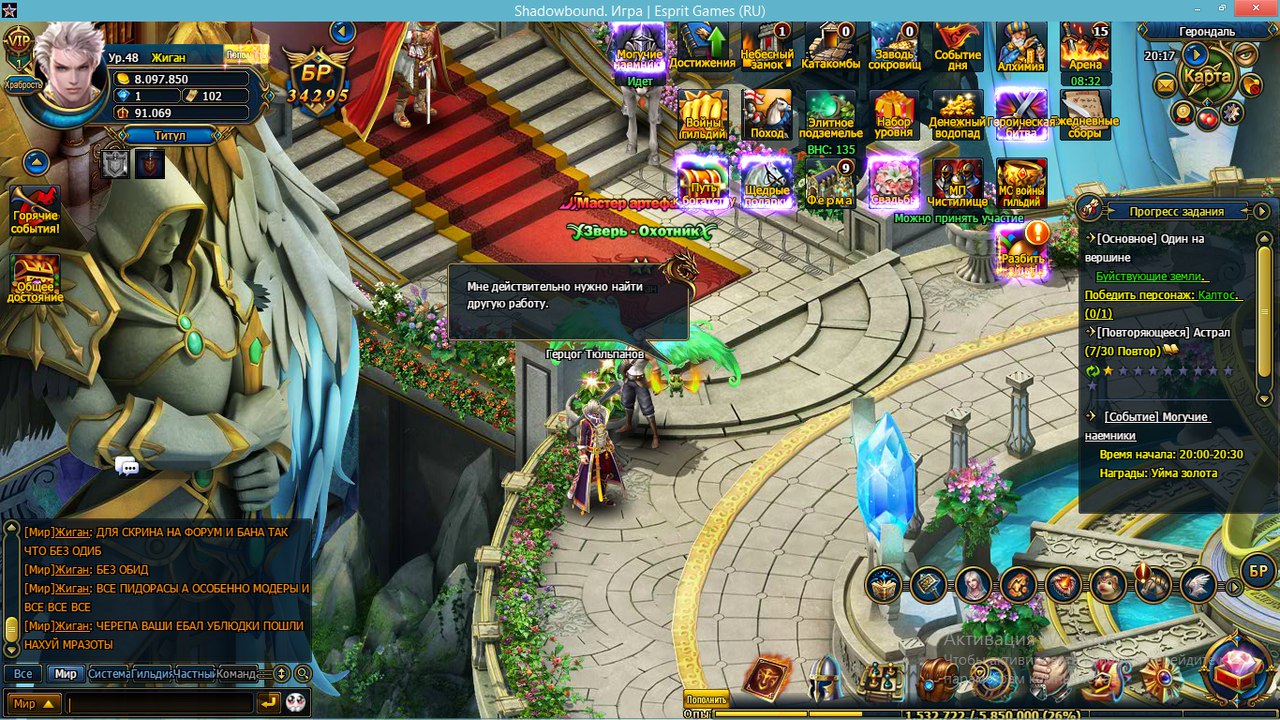This screenshot has width=1280, height=720.
Task: Focus the chat message input field
Action: point(160,704)
